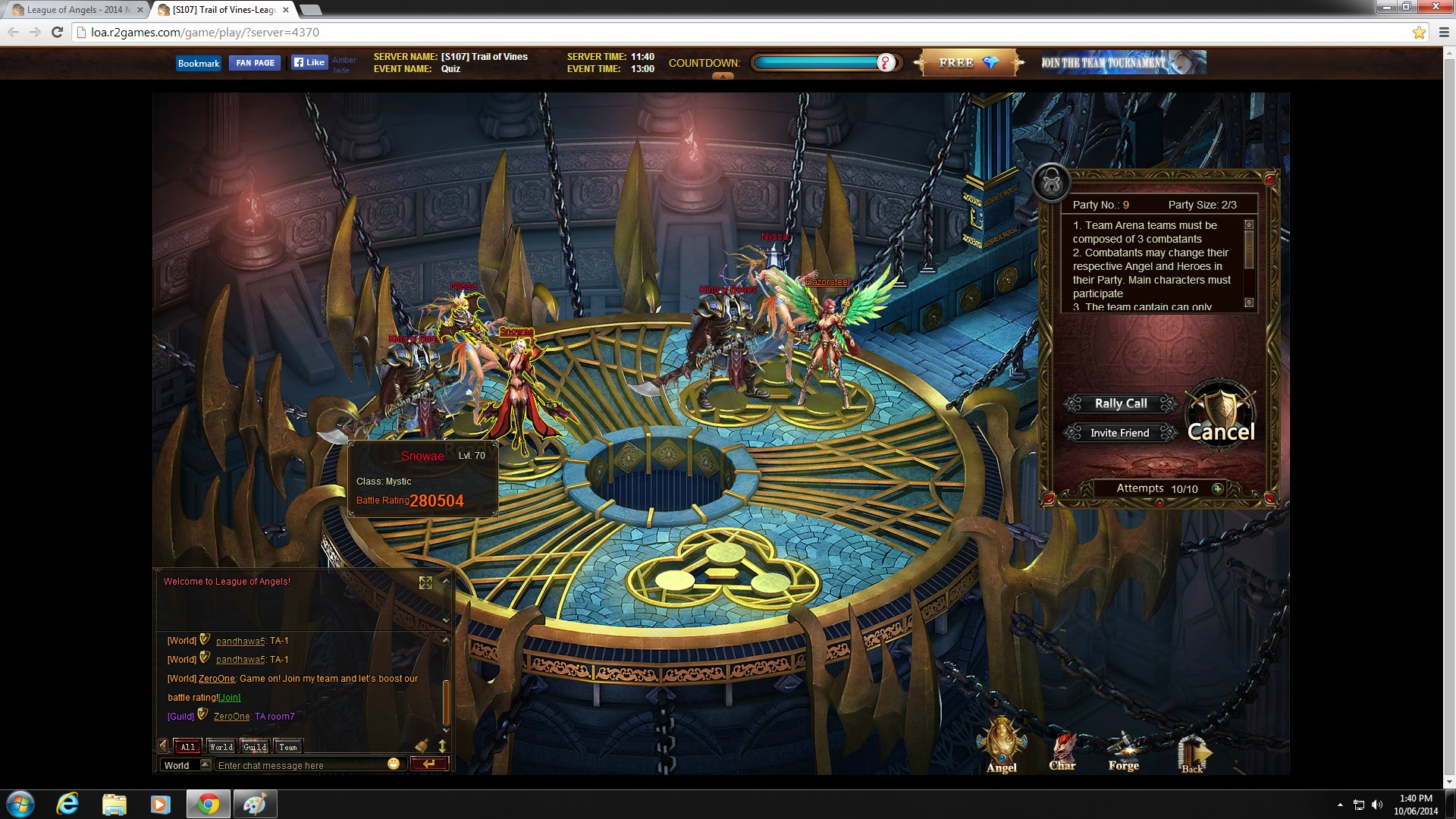Open the Angel menu
The height and width of the screenshot is (819, 1456).
point(1001,747)
